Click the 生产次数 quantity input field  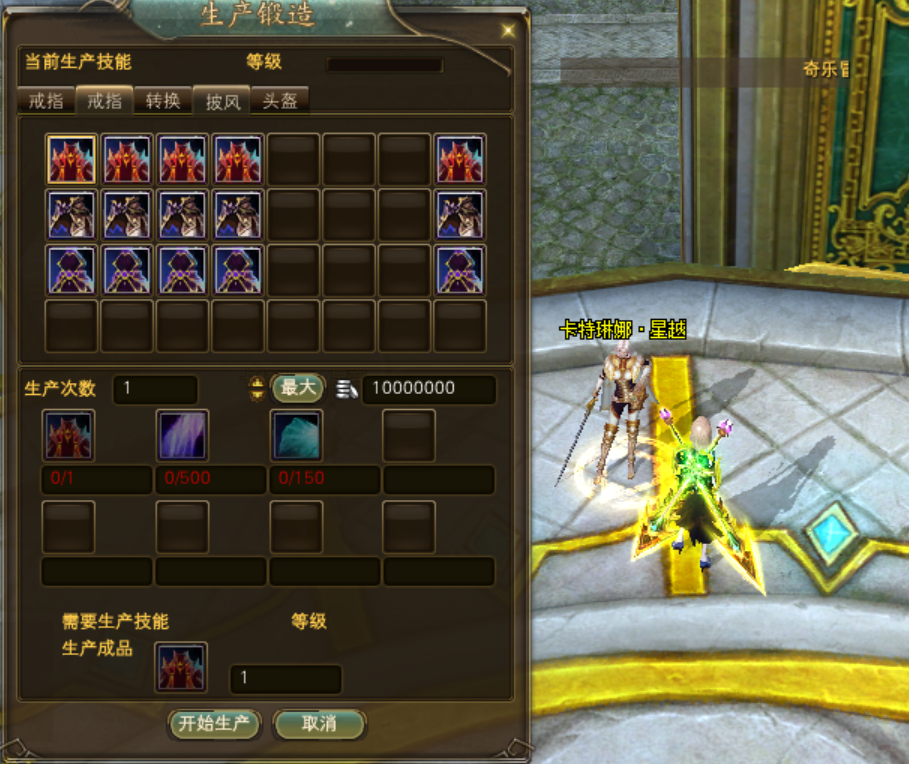click(155, 389)
